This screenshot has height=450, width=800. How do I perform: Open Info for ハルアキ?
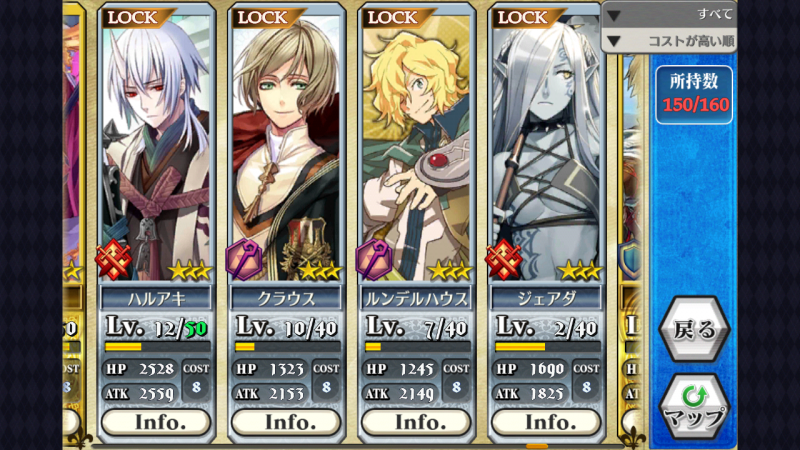point(156,422)
